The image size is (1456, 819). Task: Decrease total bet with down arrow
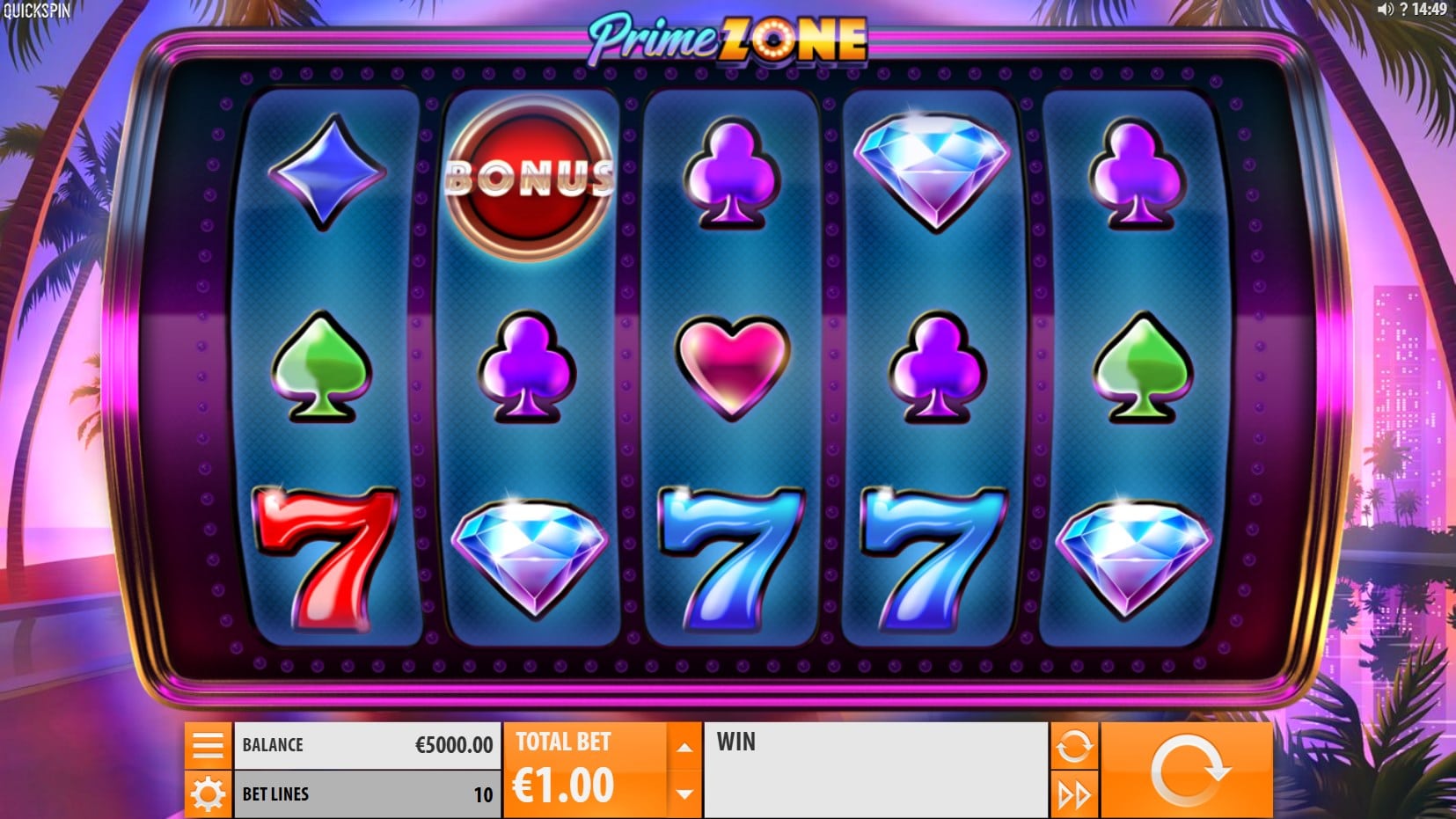(684, 793)
